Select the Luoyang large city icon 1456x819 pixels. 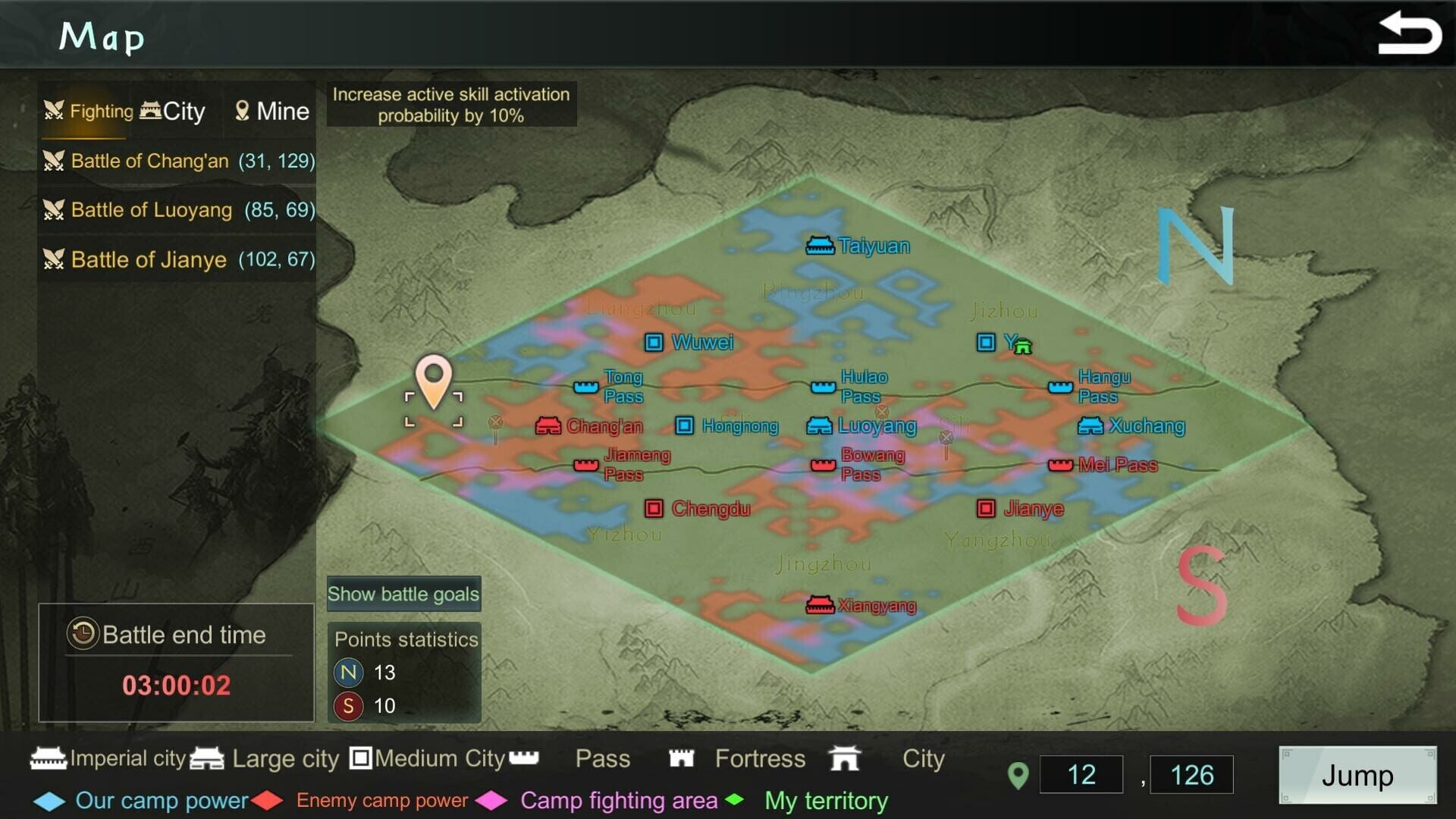[820, 425]
